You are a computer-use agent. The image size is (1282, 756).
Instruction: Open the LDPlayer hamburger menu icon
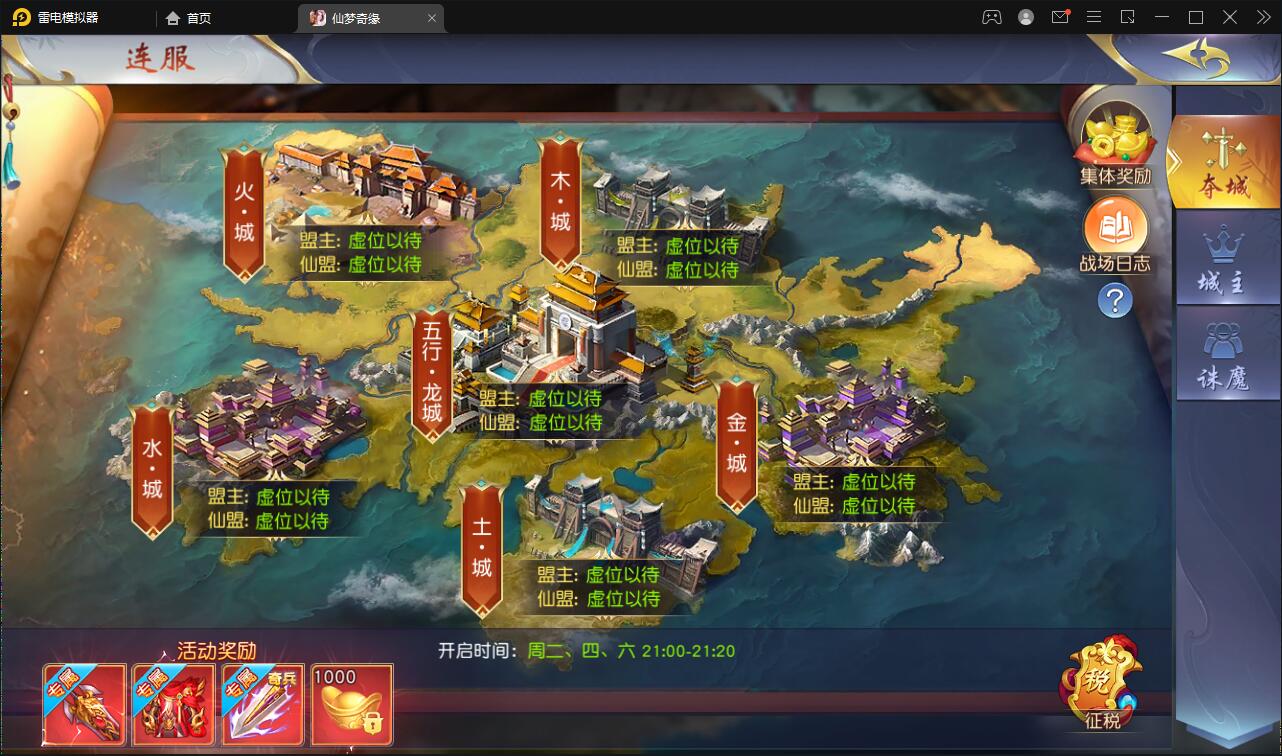click(x=1093, y=17)
